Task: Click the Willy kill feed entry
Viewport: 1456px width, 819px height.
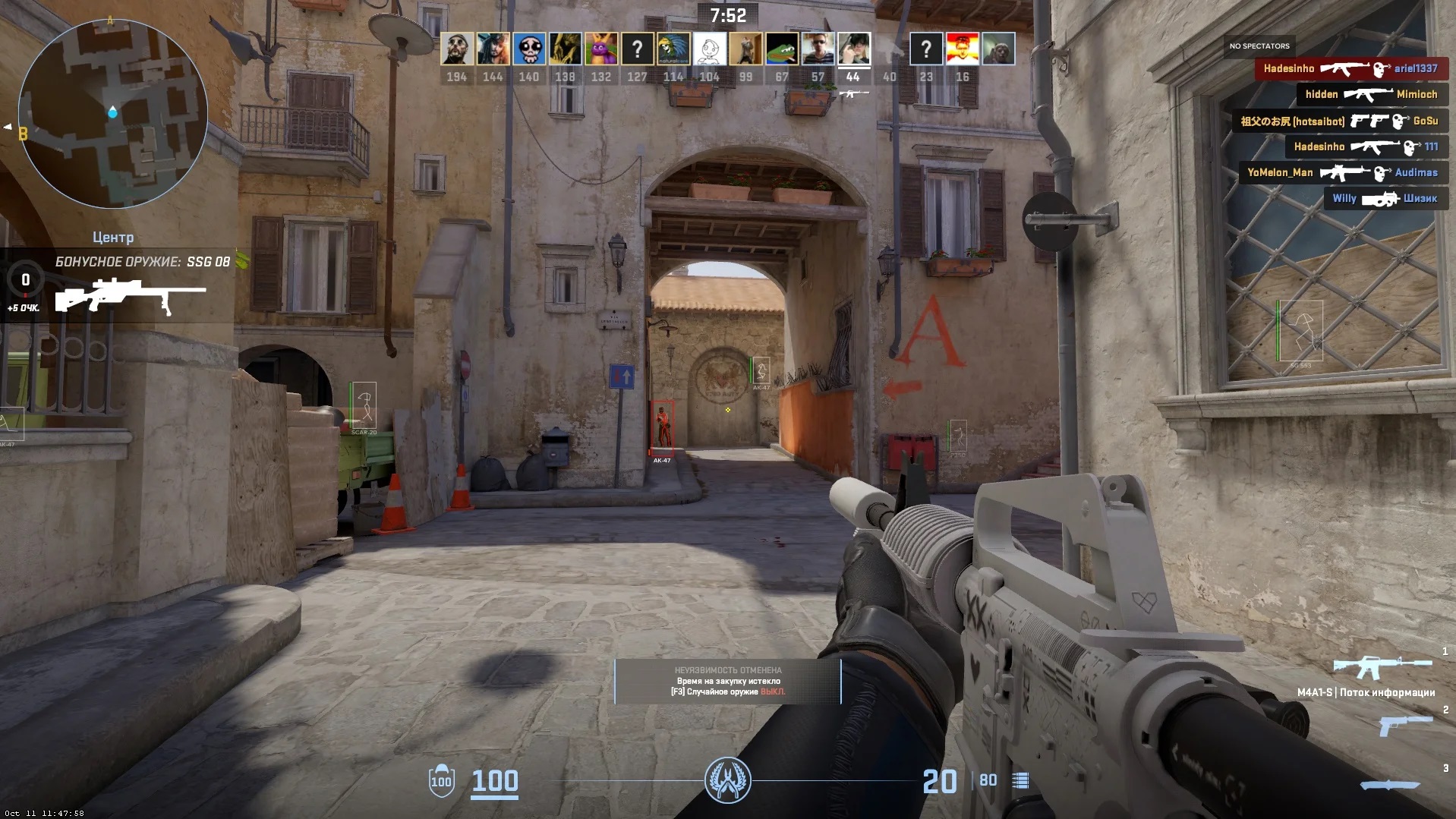Action: pyautogui.click(x=1384, y=198)
